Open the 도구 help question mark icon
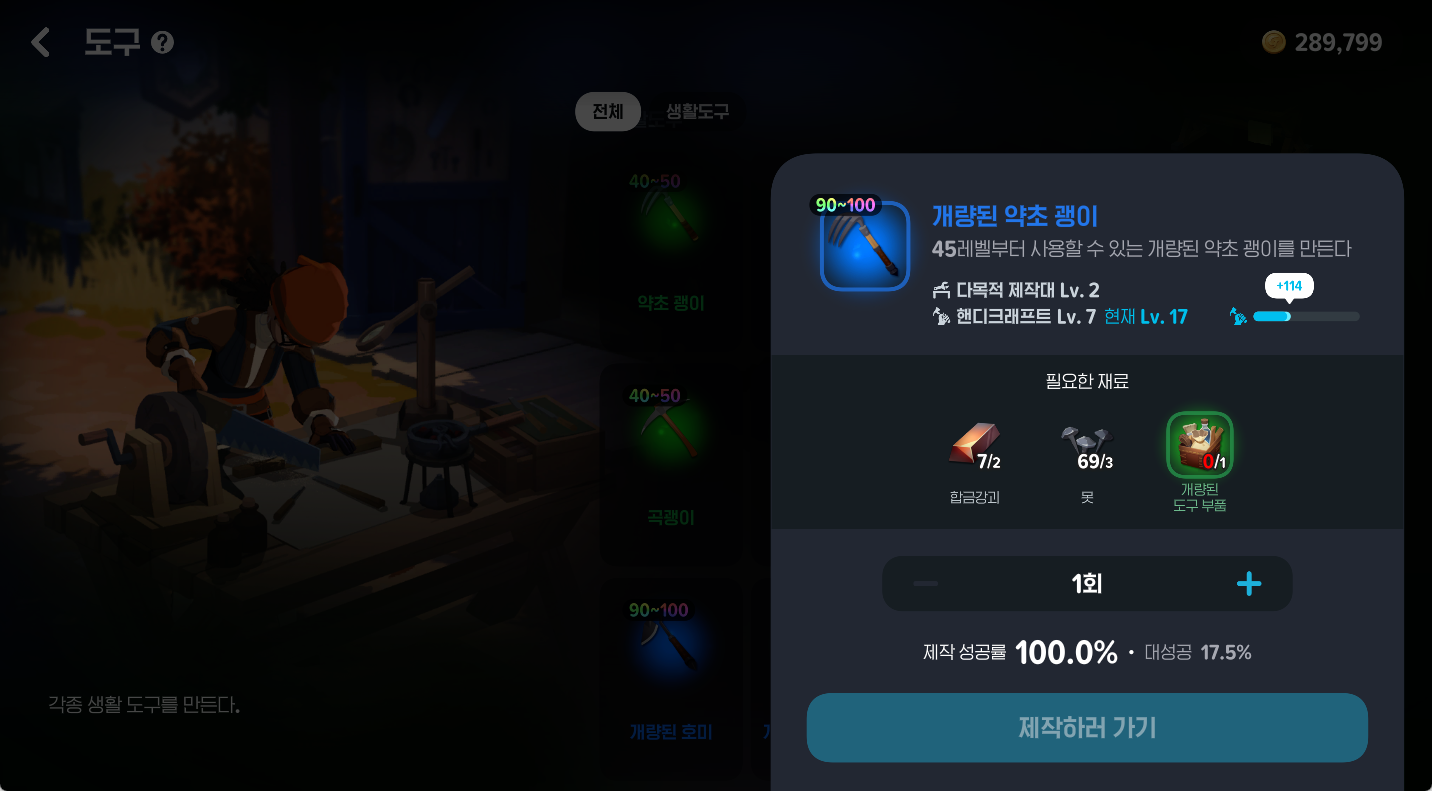1432x791 pixels. pos(160,42)
